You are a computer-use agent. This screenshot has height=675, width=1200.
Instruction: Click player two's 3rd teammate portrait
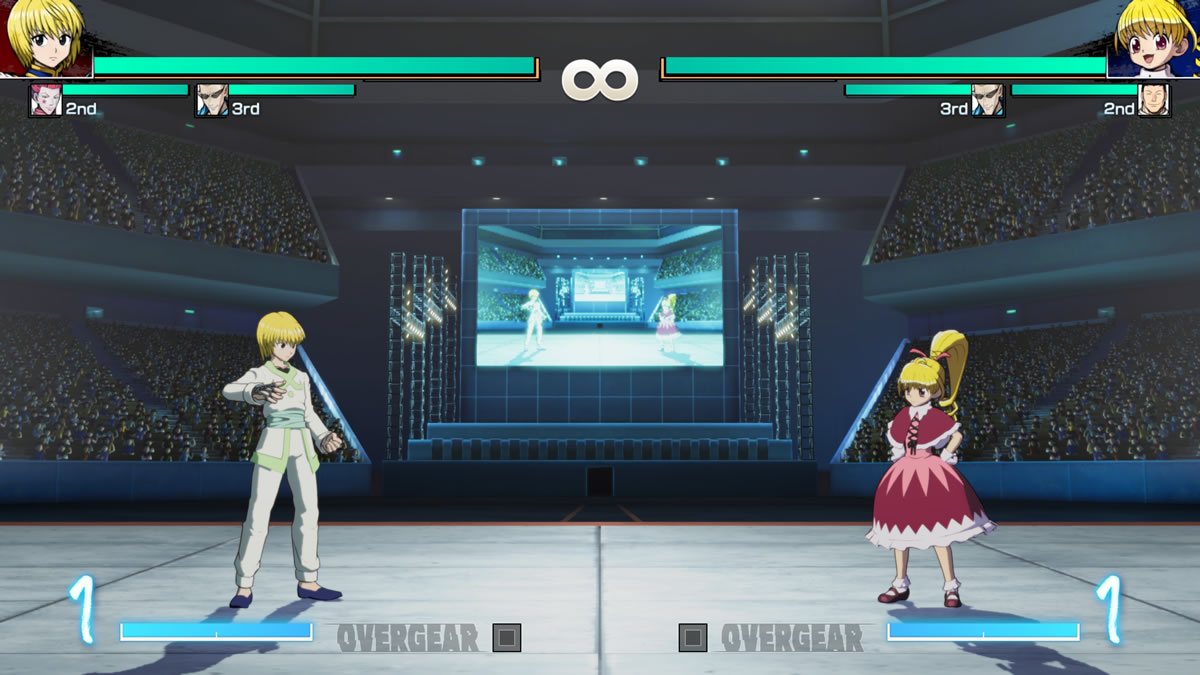click(x=987, y=101)
